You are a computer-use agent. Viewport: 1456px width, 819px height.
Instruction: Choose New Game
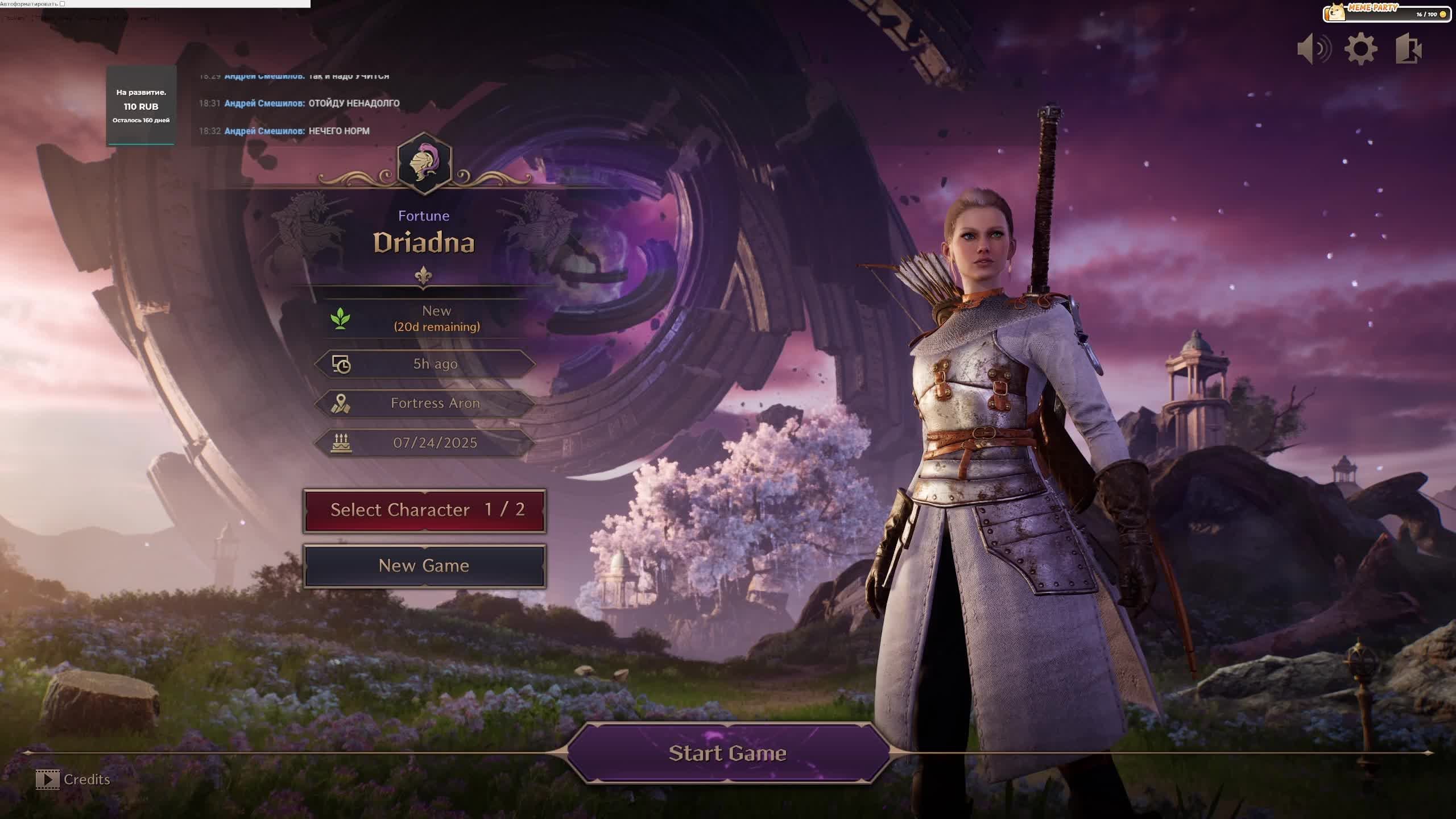(x=424, y=566)
